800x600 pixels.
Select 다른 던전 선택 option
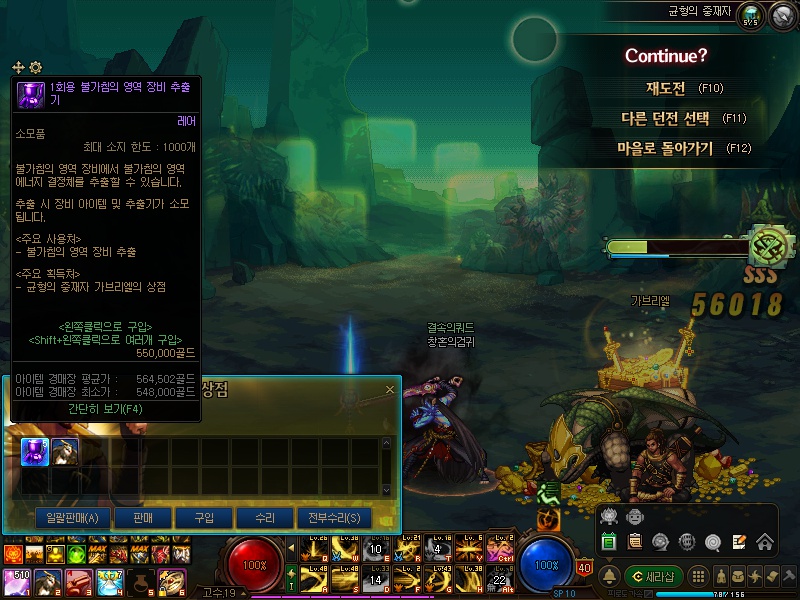[x=665, y=118]
